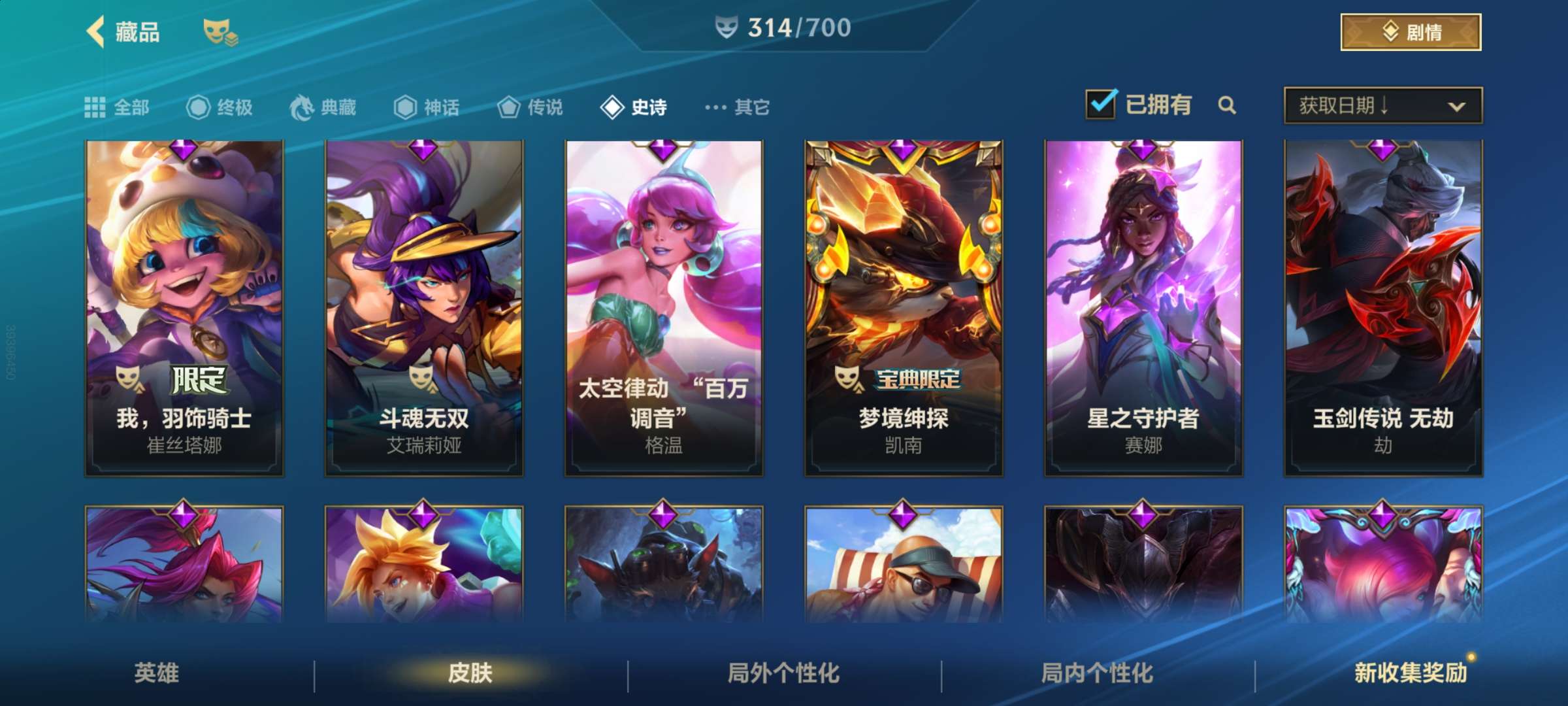The height and width of the screenshot is (706, 1568).
Task: Open the 其它 filter category
Action: tap(738, 107)
